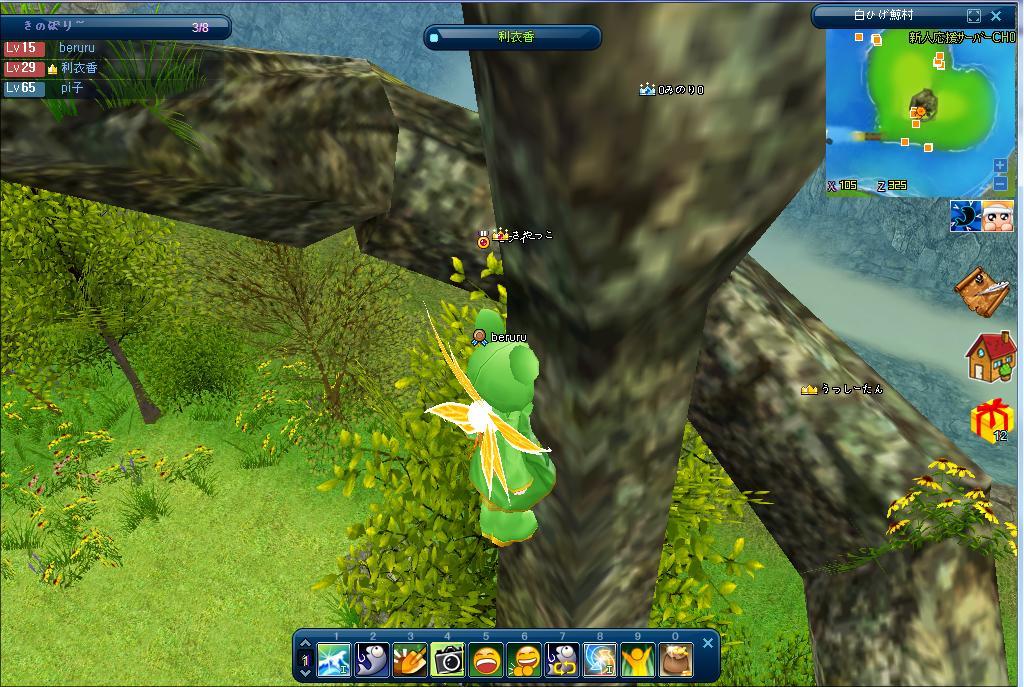
Task: Click the sleeping moon buff icon
Action: tap(965, 216)
